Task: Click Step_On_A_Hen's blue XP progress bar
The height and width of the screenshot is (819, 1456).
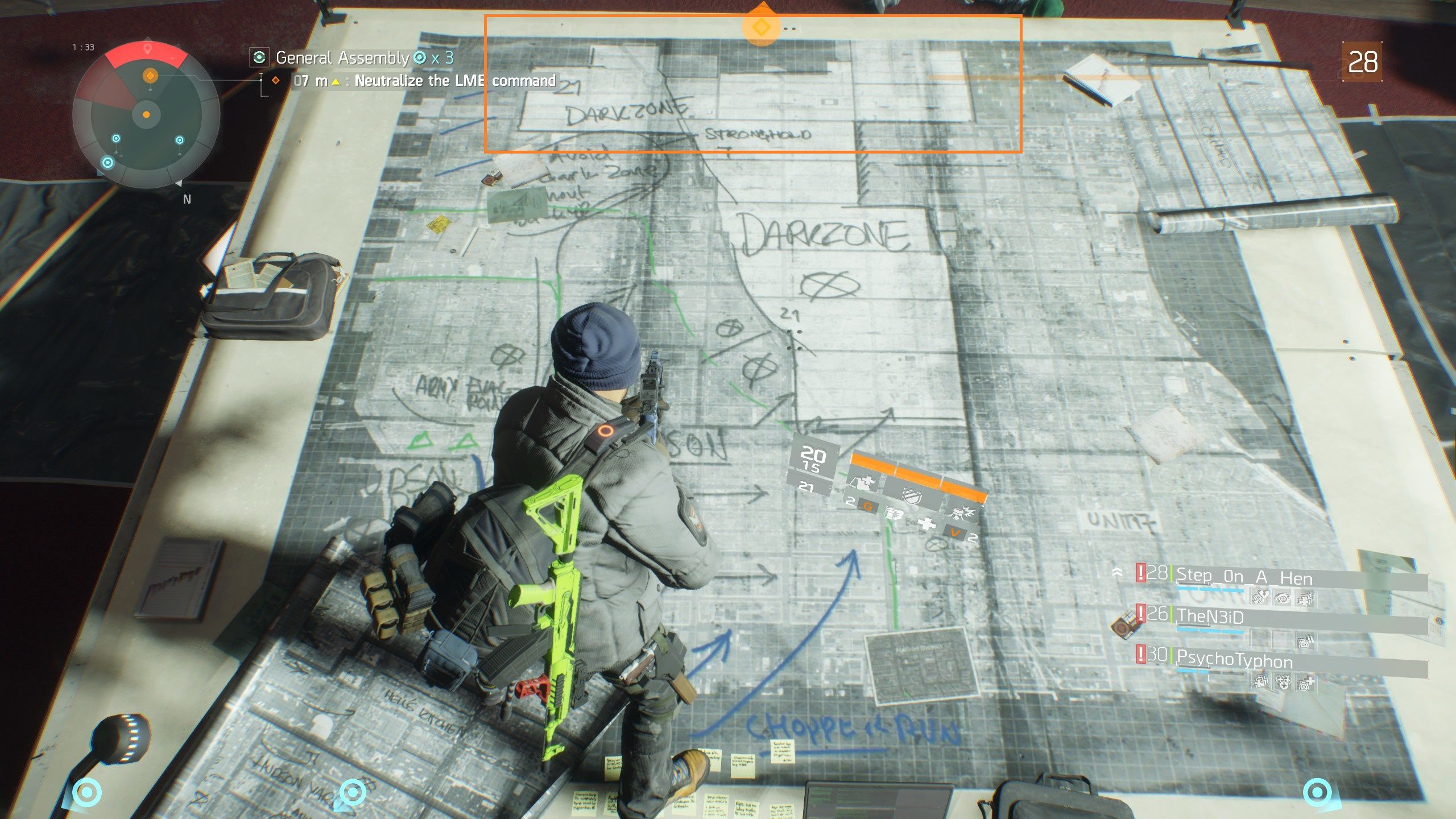Action: point(1210,588)
